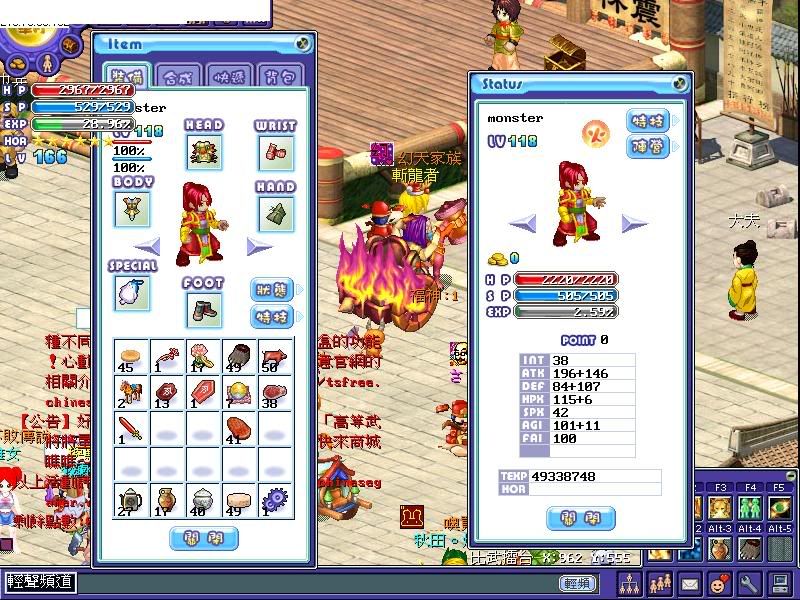Click the SPECIAL equipment slot
The width and height of the screenshot is (800, 600).
click(x=133, y=292)
